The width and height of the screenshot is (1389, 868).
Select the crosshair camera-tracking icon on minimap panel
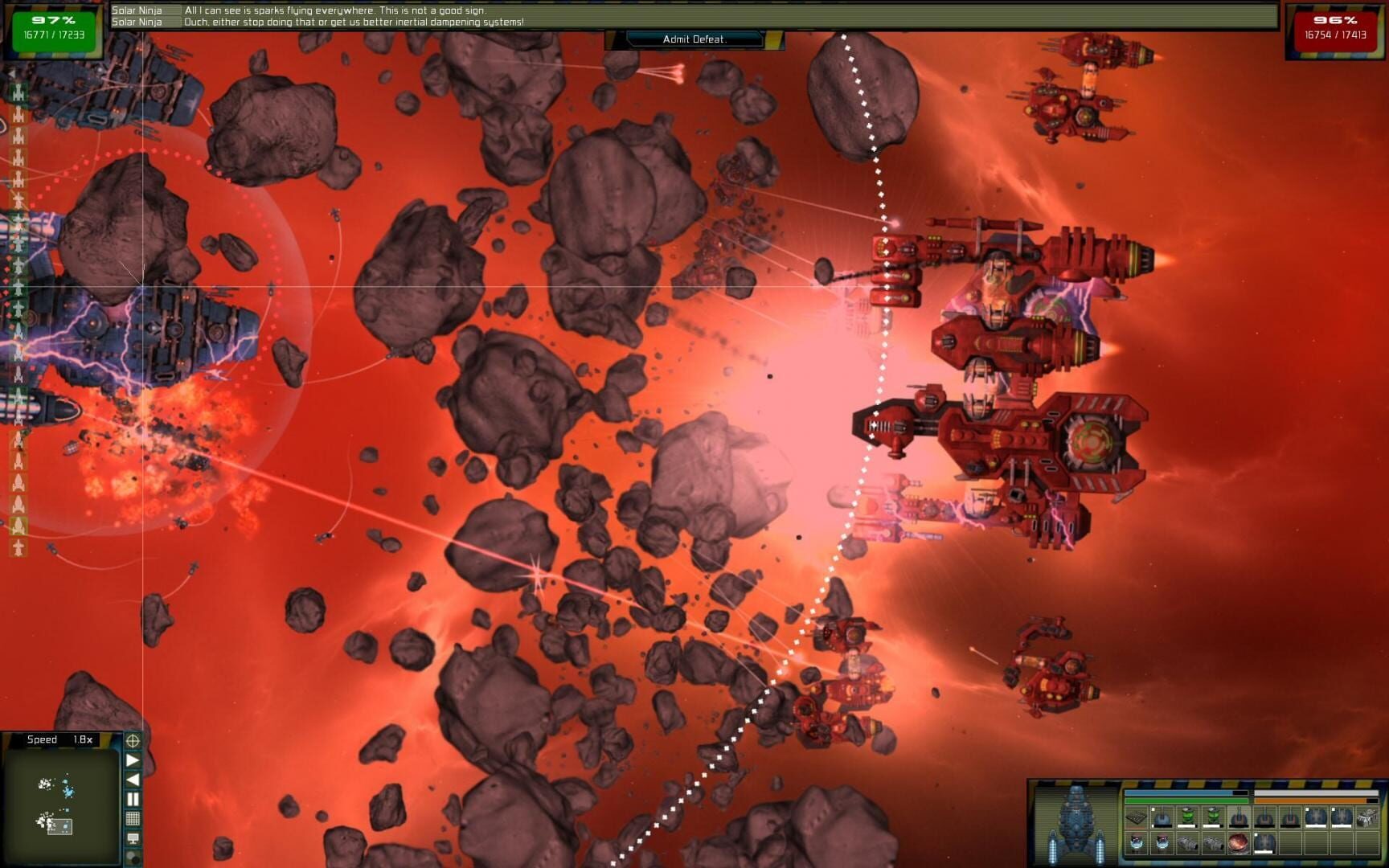133,741
